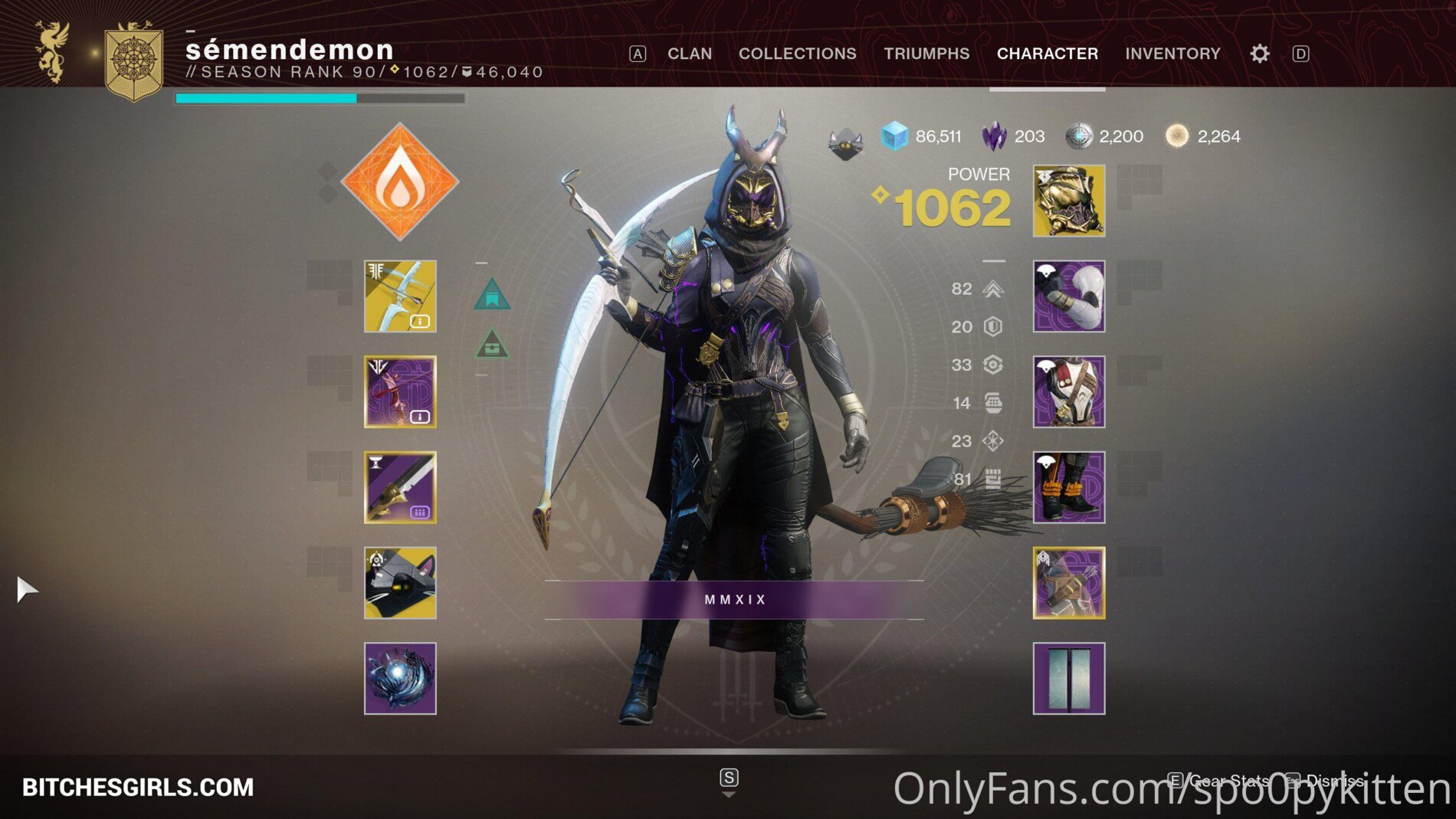The height and width of the screenshot is (819, 1456).
Task: Open the Clan tab
Action: pos(689,54)
